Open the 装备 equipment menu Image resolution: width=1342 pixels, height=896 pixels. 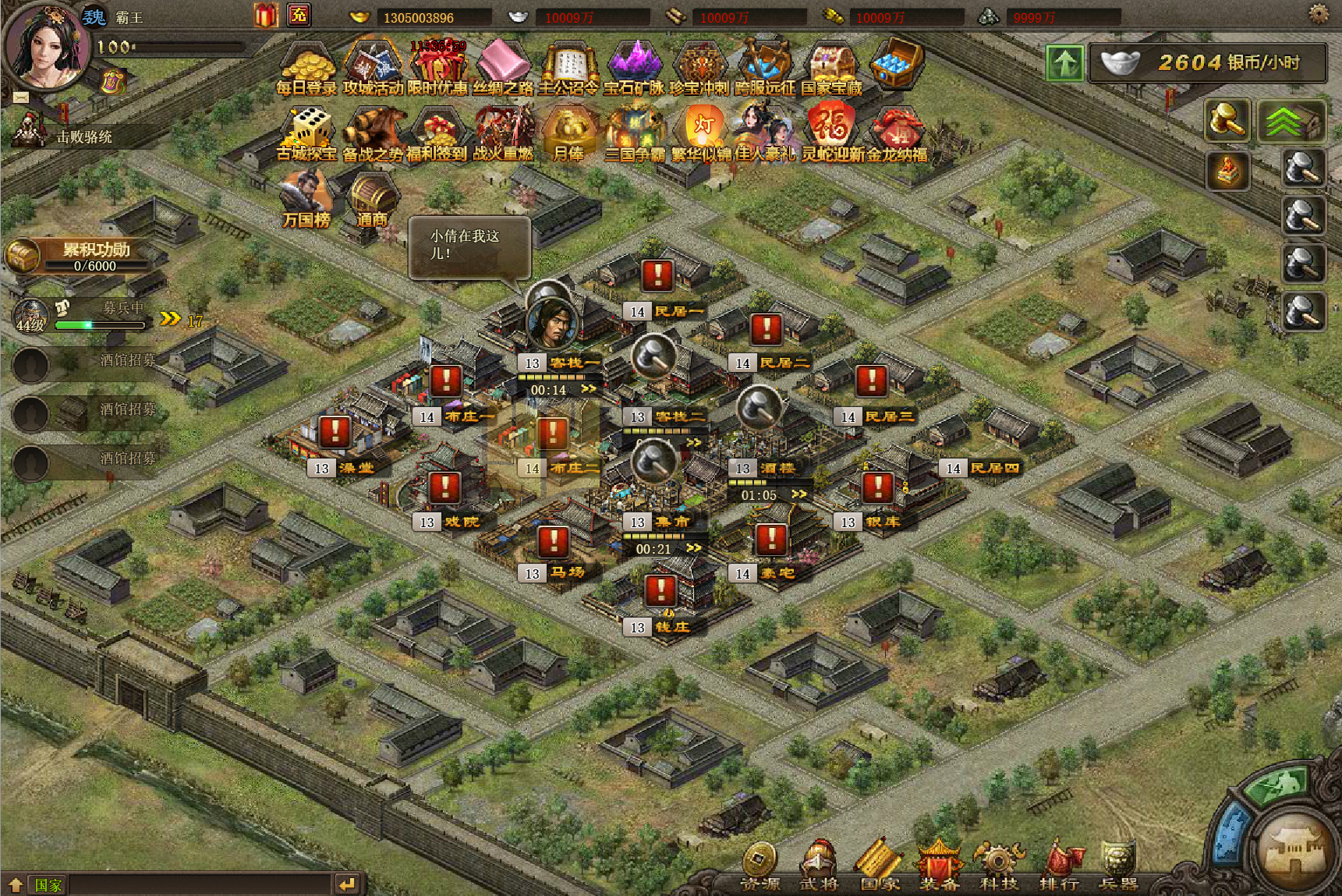click(x=939, y=867)
